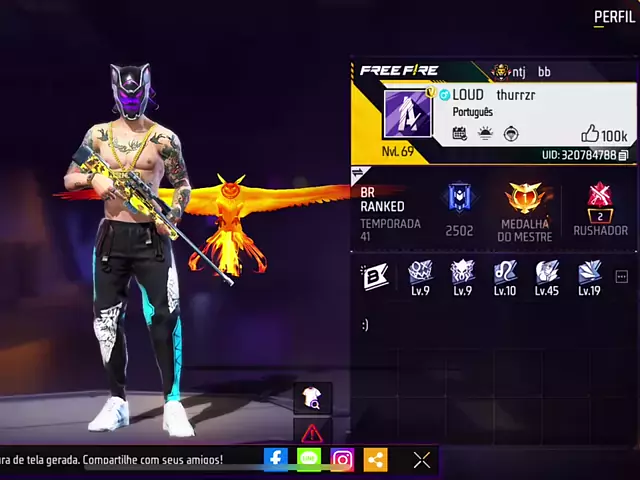Share the screenshot via LINE
The height and width of the screenshot is (480, 640).
(x=309, y=459)
